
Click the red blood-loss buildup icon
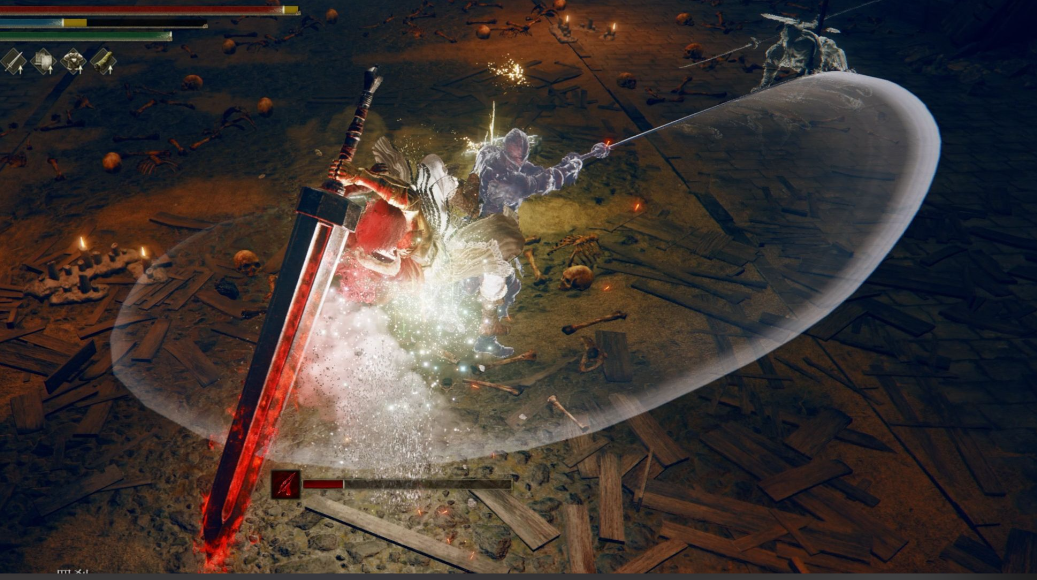tap(285, 484)
